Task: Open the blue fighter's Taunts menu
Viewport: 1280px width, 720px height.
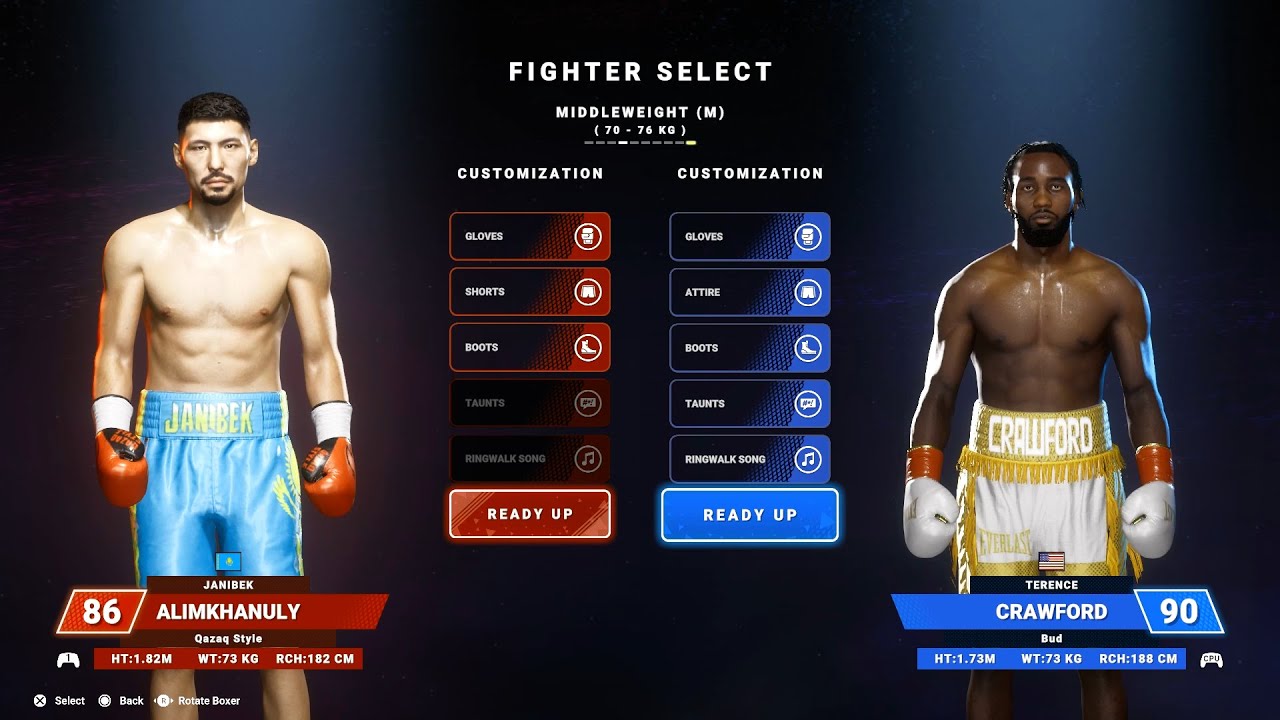Action: 749,404
